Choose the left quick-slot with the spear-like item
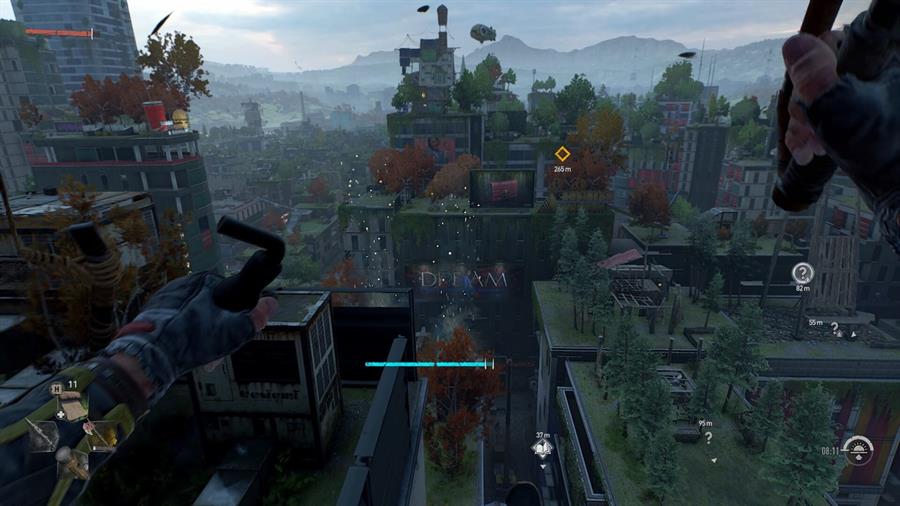This screenshot has height=506, width=900. click(x=42, y=433)
